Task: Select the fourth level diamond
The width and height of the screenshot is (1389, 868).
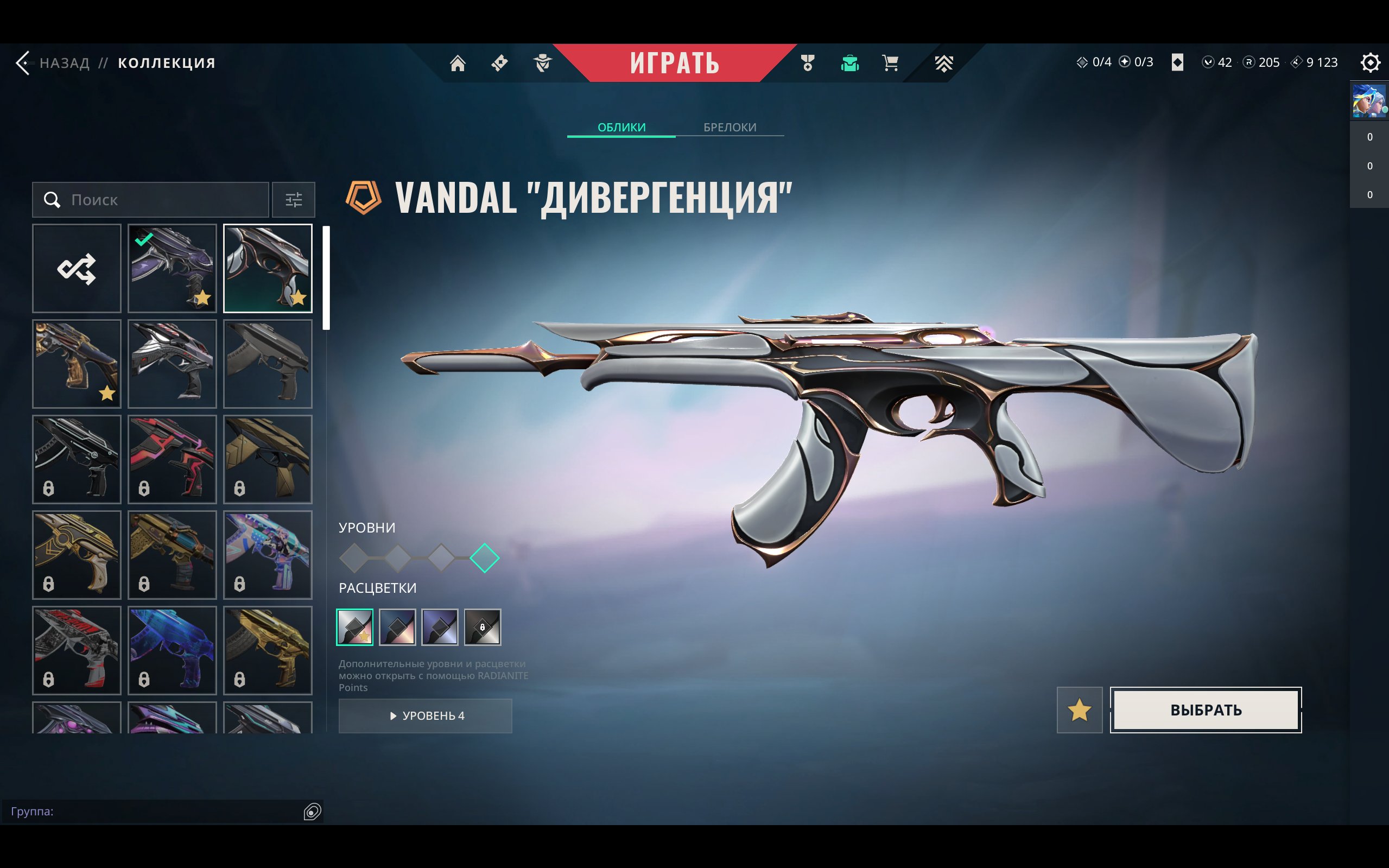Action: tap(484, 558)
